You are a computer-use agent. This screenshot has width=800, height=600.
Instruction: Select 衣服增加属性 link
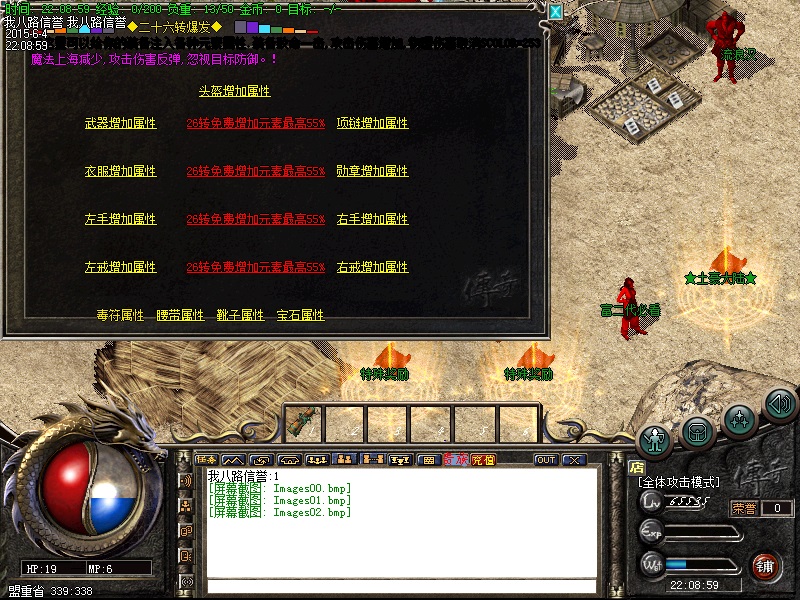(x=121, y=171)
